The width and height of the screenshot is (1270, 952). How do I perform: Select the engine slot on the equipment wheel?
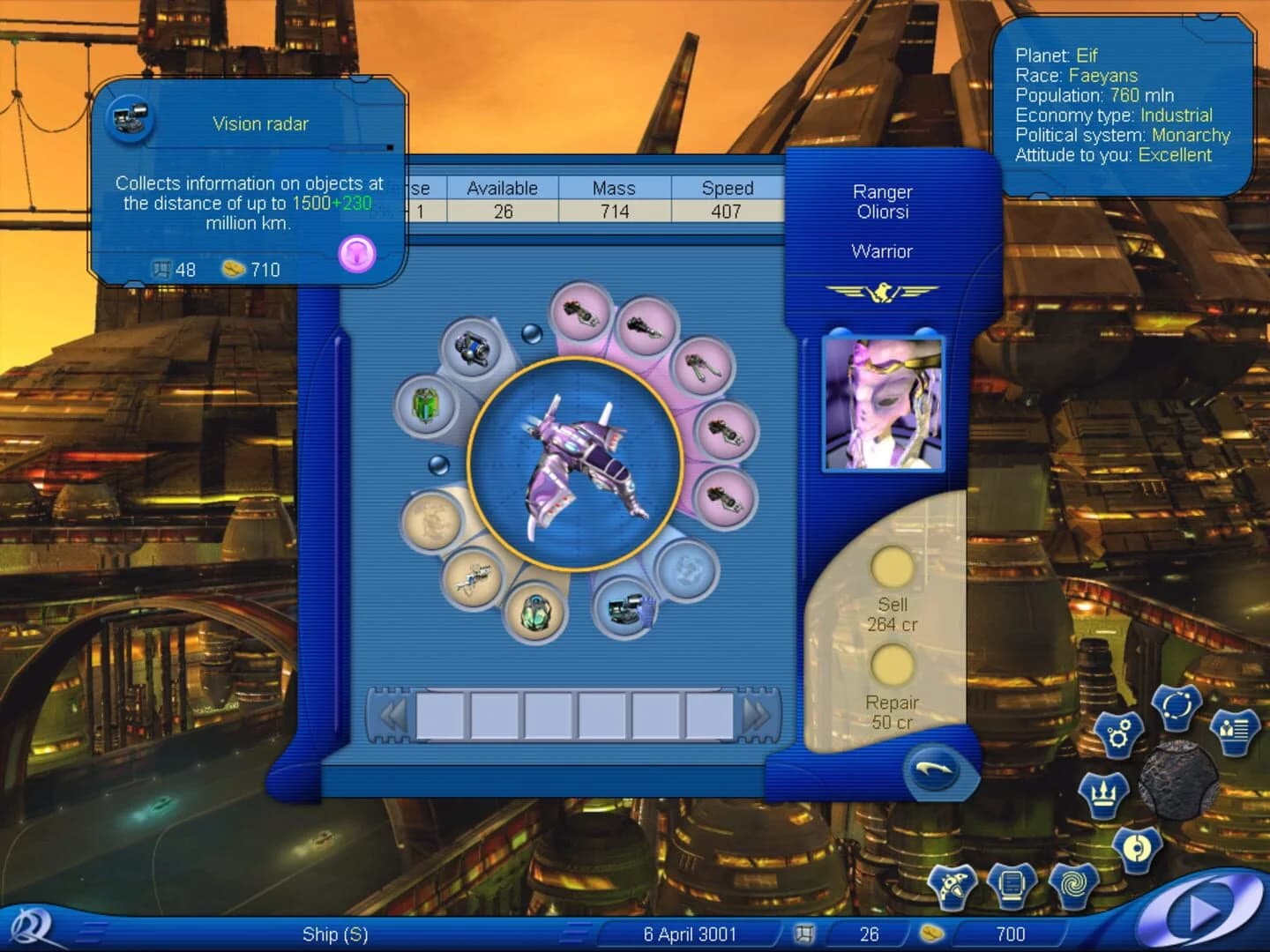point(472,349)
